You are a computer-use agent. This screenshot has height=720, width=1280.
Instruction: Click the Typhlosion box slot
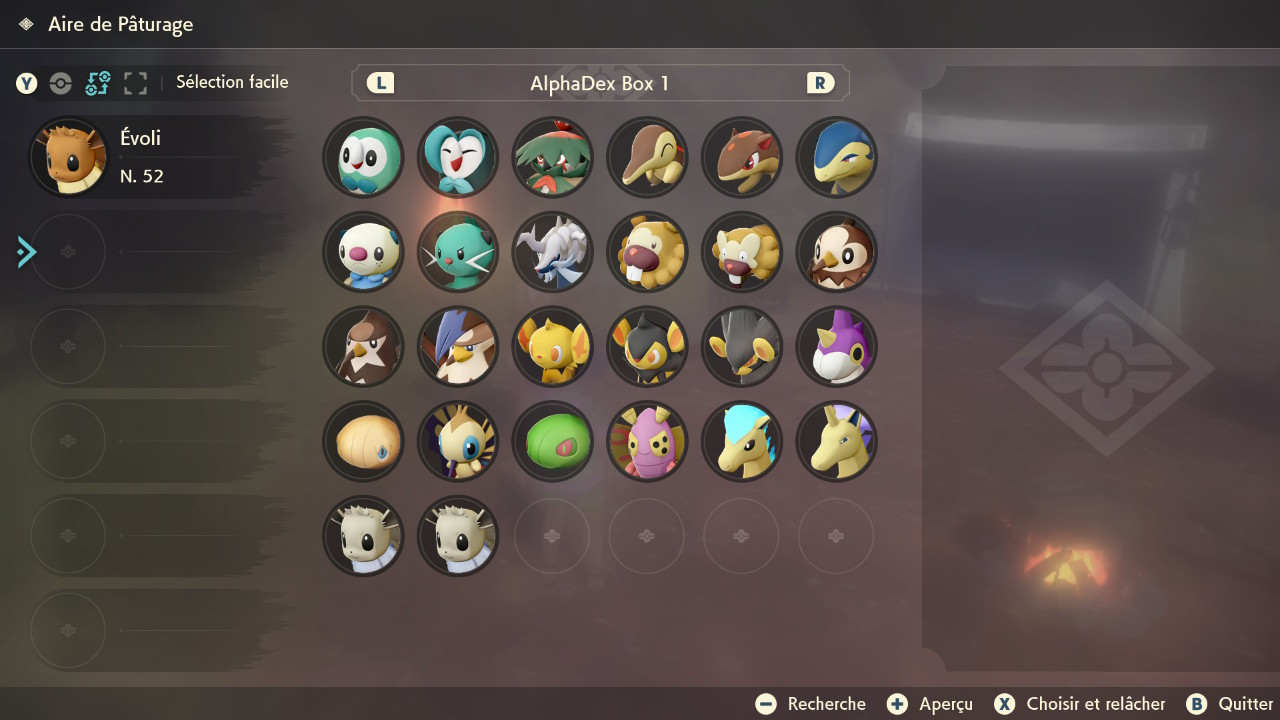[x=836, y=157]
